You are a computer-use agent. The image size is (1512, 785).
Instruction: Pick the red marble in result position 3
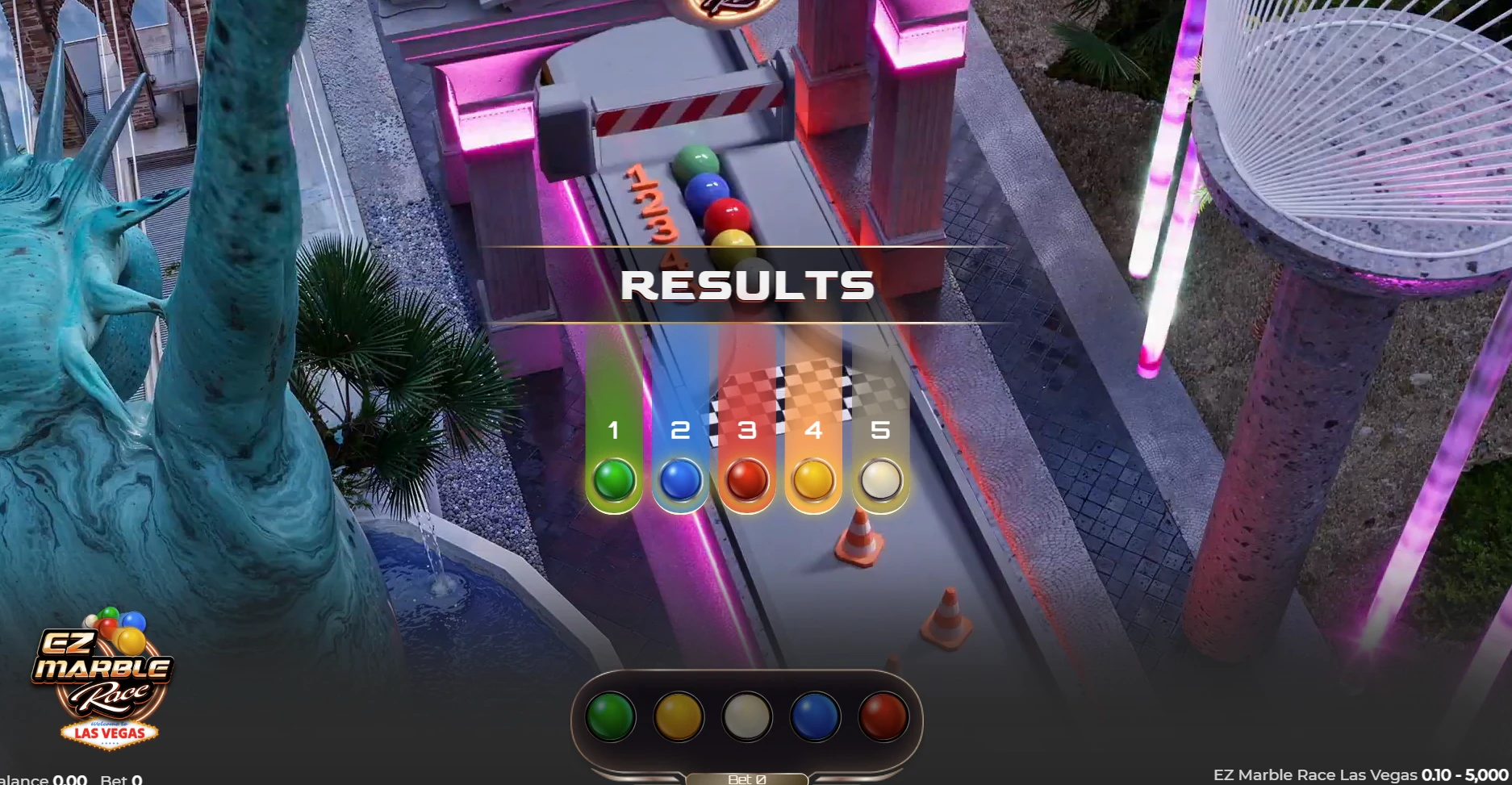(x=746, y=482)
